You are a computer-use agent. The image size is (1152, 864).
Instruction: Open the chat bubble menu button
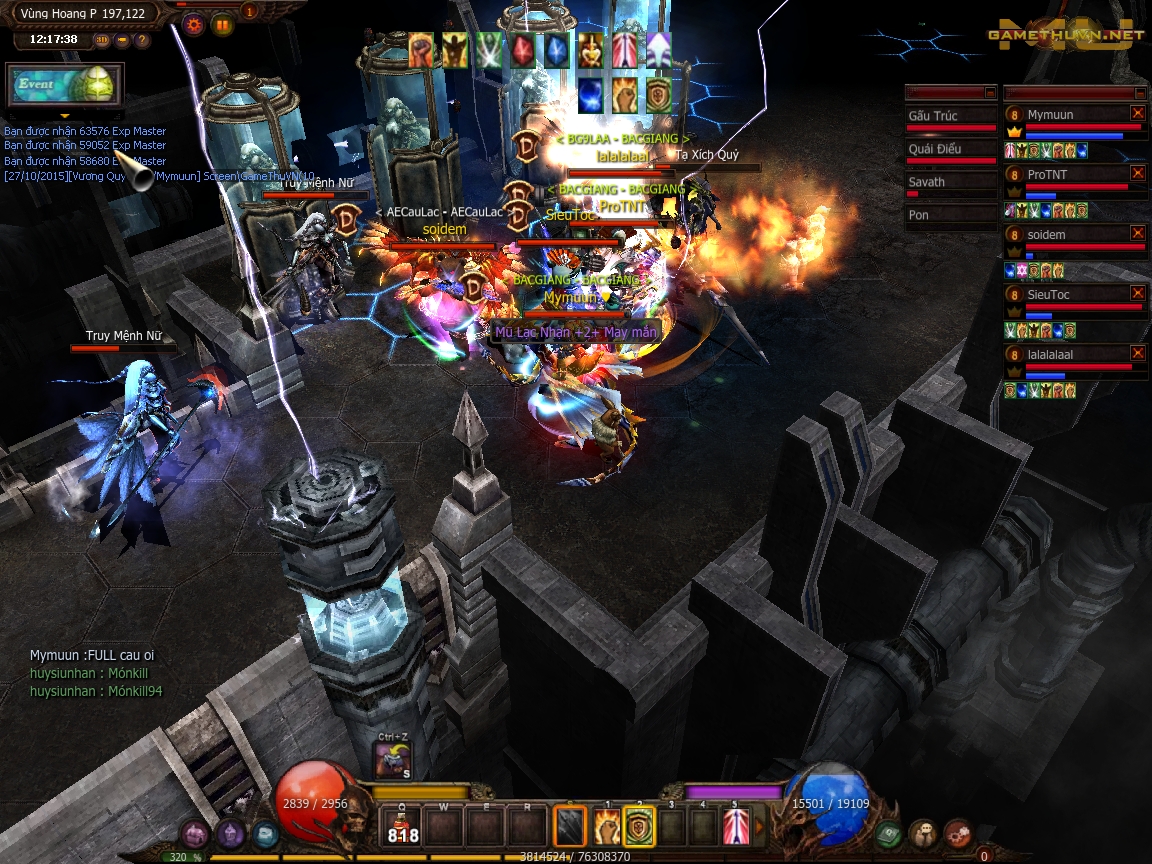click(x=922, y=832)
